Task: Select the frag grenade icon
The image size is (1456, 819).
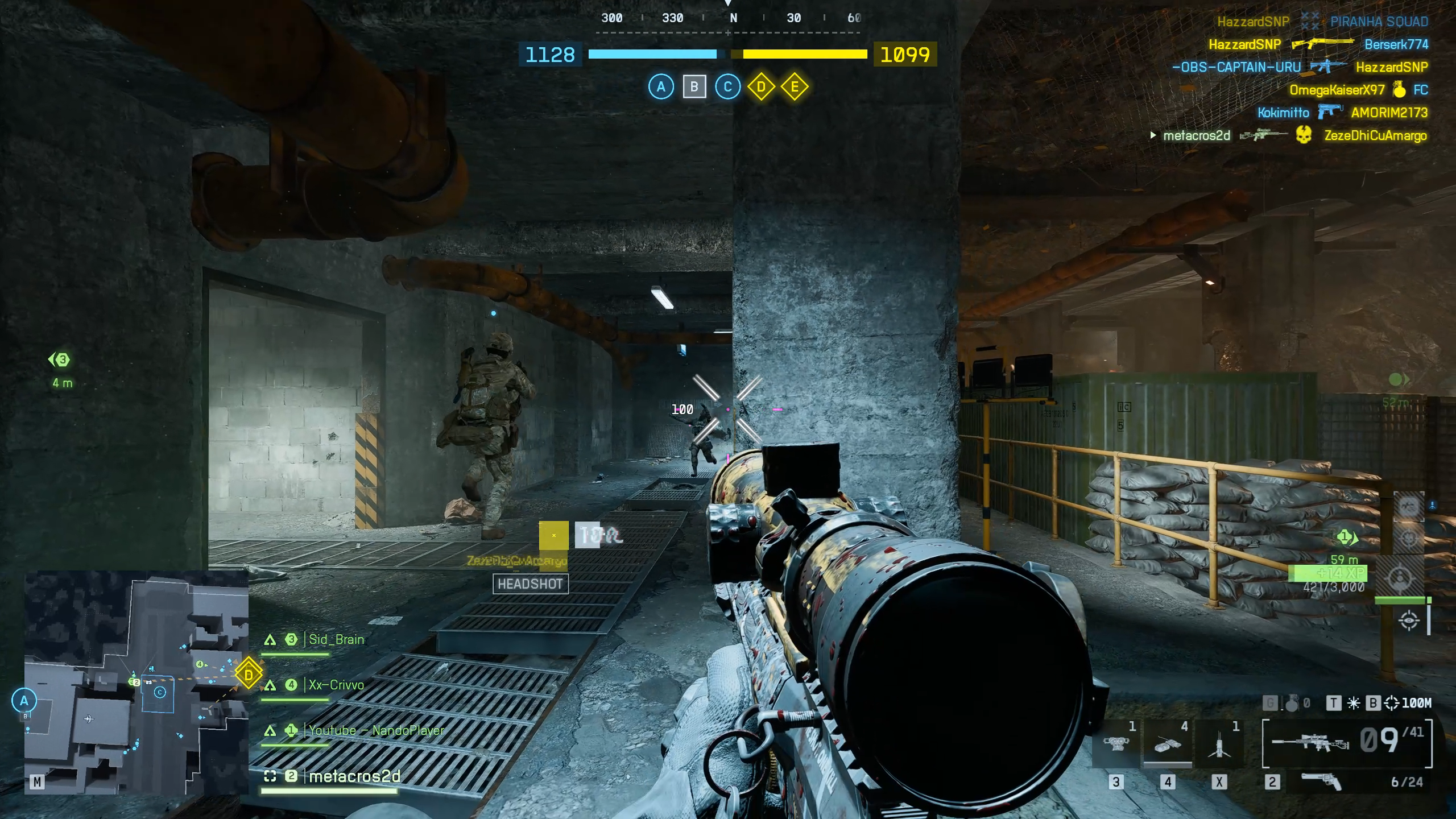Action: (1292, 704)
